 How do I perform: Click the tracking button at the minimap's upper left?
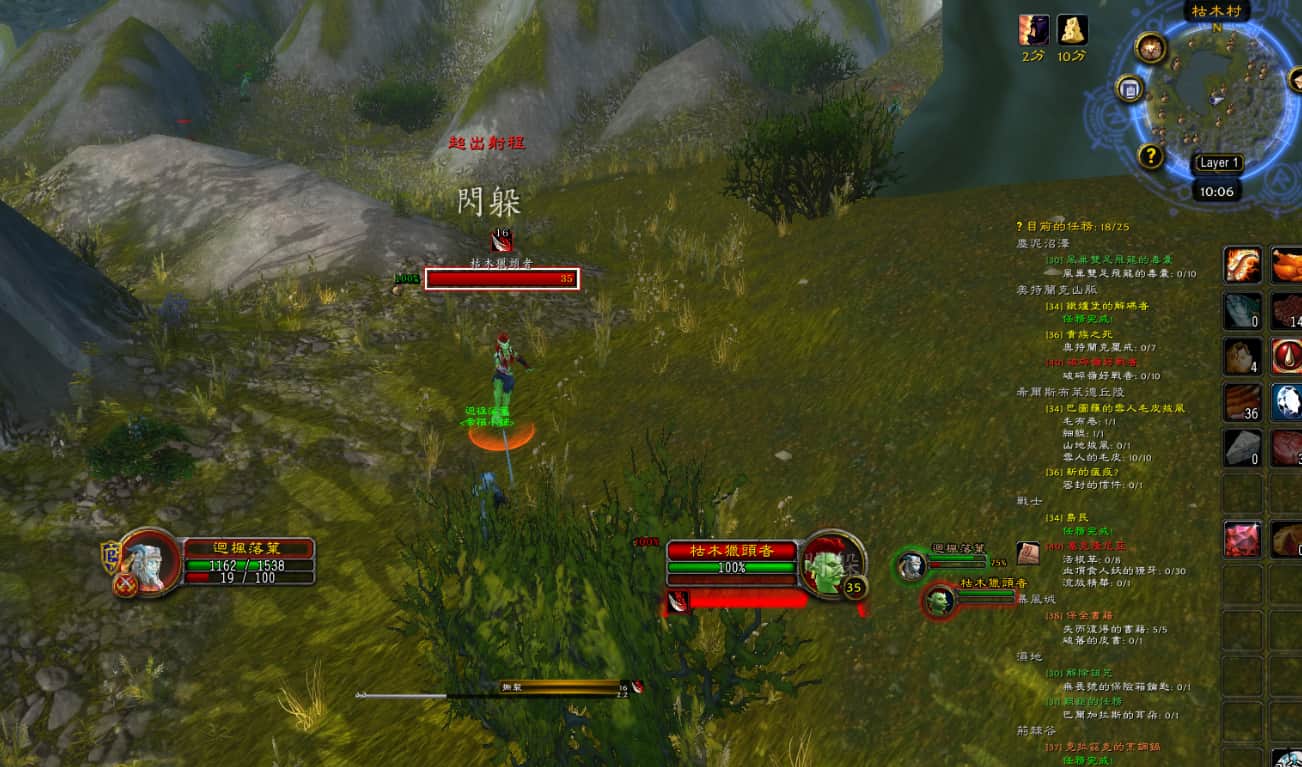(1151, 47)
